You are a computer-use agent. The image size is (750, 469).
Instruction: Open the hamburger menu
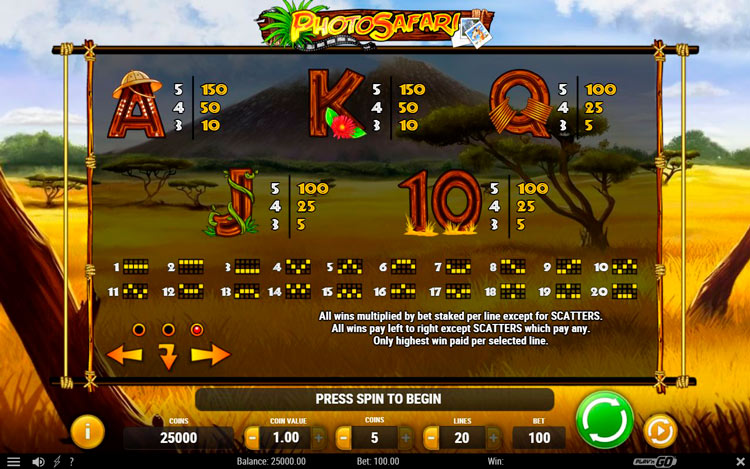13,461
